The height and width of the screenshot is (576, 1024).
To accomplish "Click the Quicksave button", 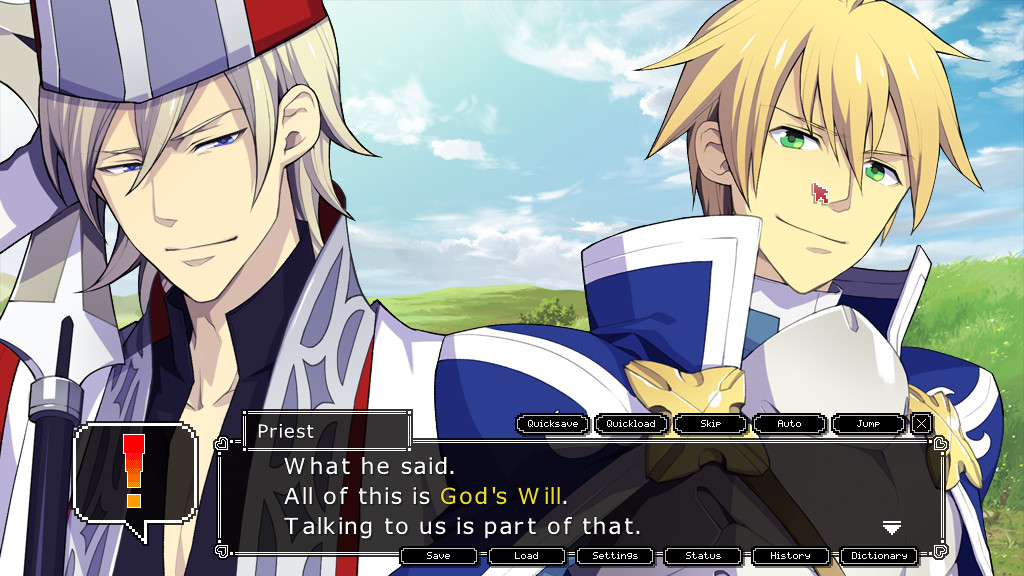I will coord(553,424).
